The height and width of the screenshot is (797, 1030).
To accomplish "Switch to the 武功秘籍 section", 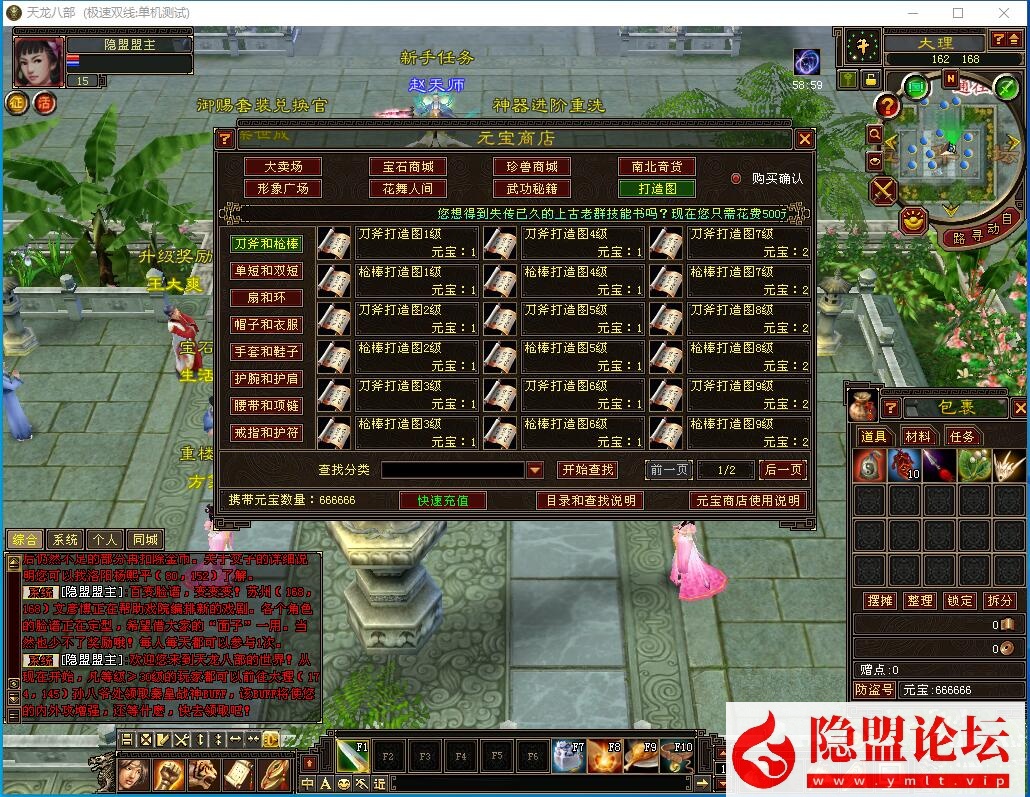I will pos(531,188).
